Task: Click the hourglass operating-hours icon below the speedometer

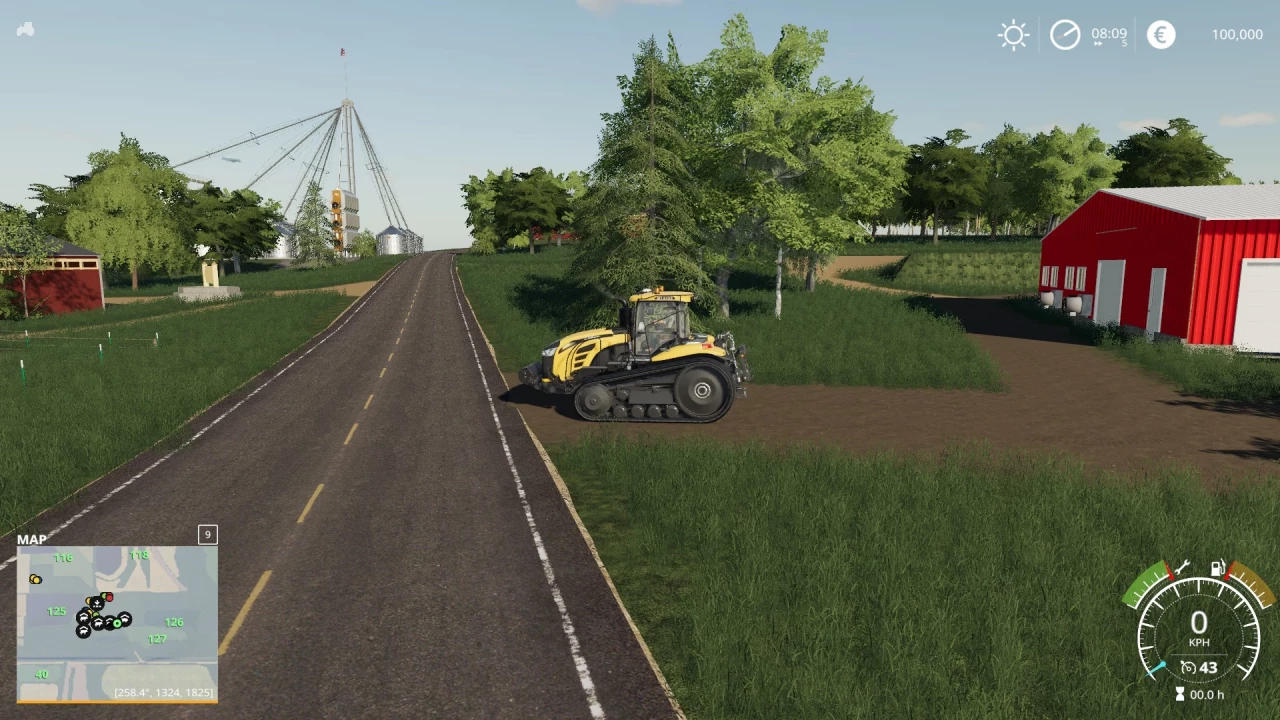Action: 1180,692
